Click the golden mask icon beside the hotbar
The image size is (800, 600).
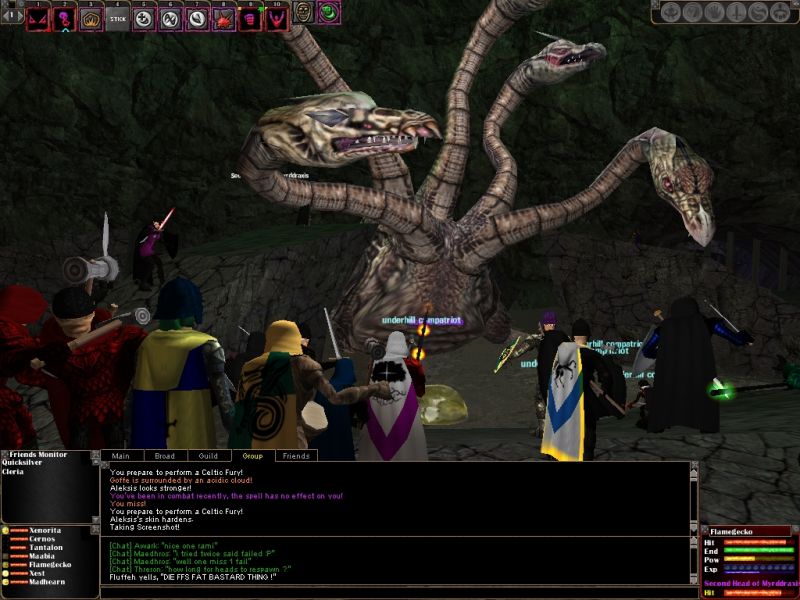click(x=304, y=13)
